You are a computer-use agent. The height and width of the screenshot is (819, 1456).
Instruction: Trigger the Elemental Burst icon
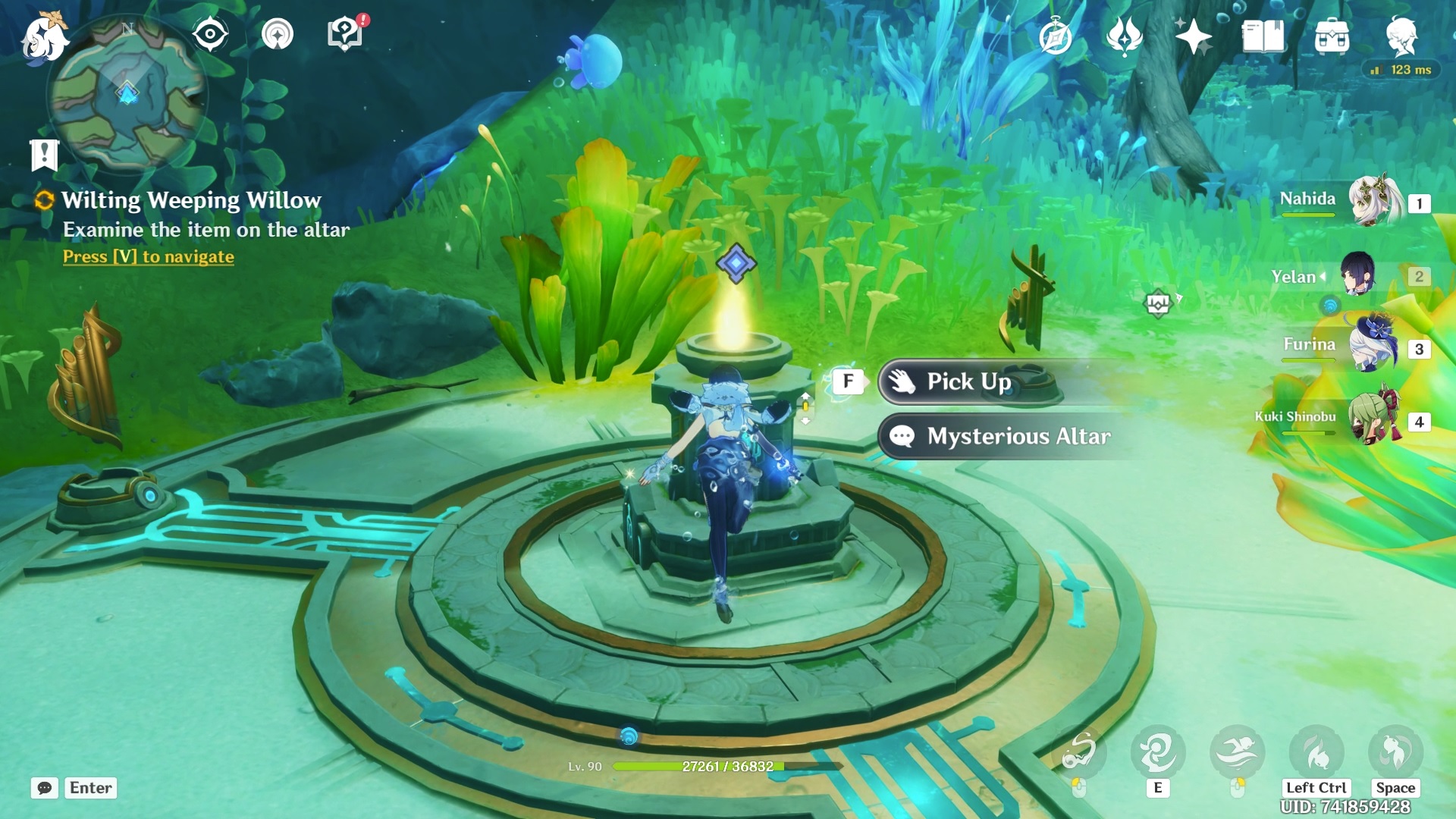click(1238, 752)
